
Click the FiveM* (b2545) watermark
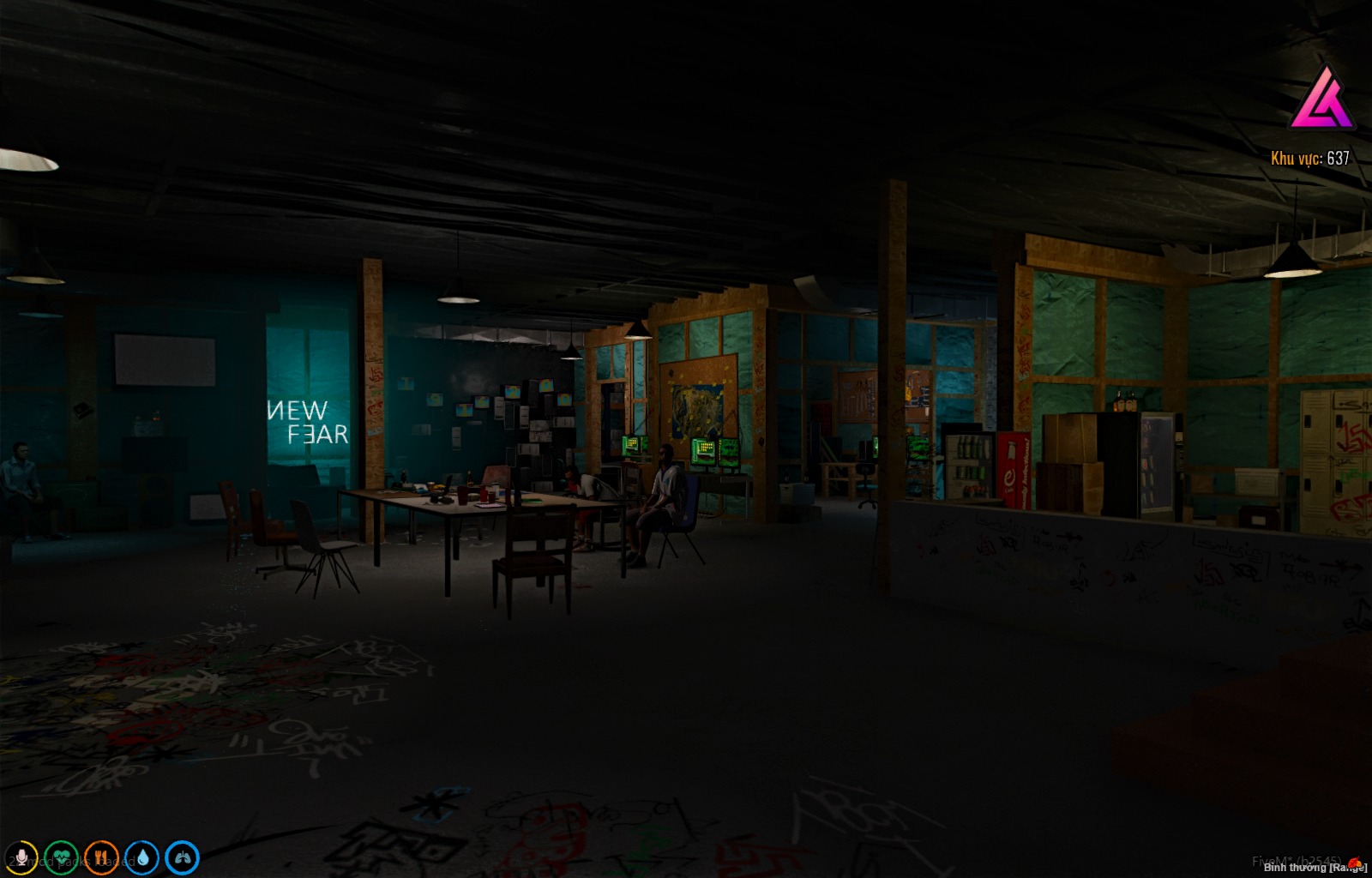click(1297, 860)
